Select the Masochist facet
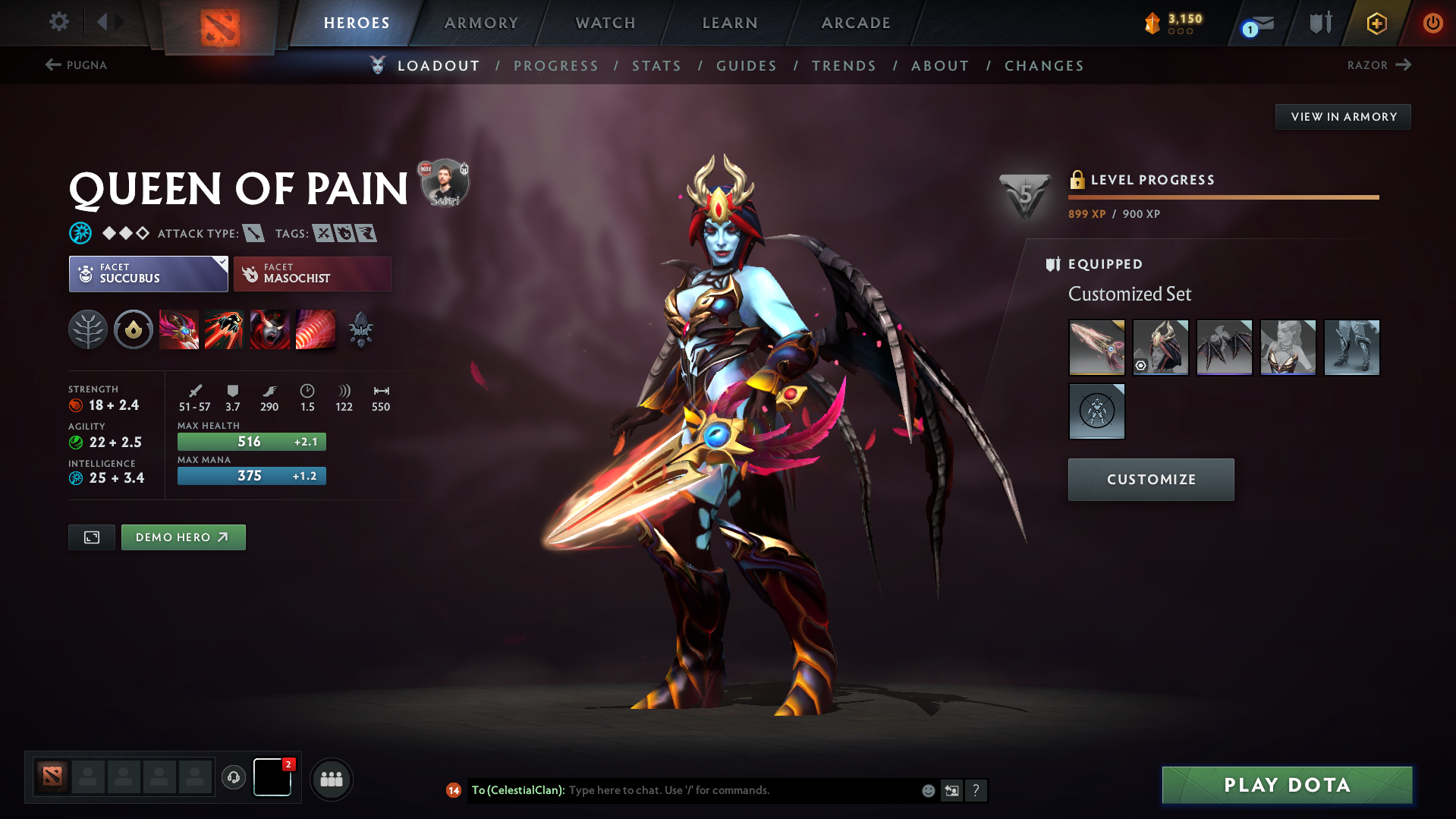 (x=312, y=274)
